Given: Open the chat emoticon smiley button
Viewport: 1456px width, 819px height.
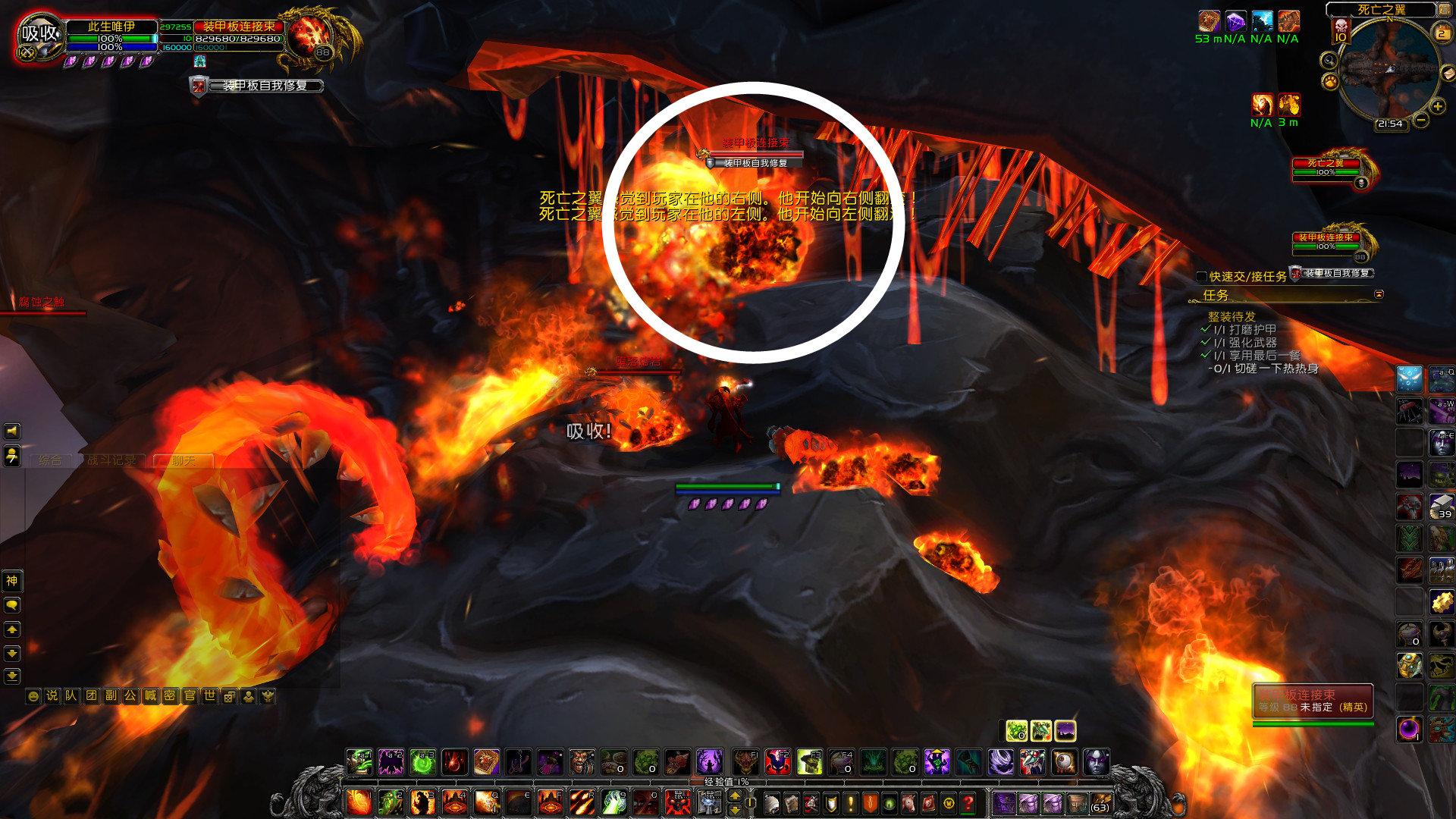Looking at the screenshot, I should tap(33, 695).
